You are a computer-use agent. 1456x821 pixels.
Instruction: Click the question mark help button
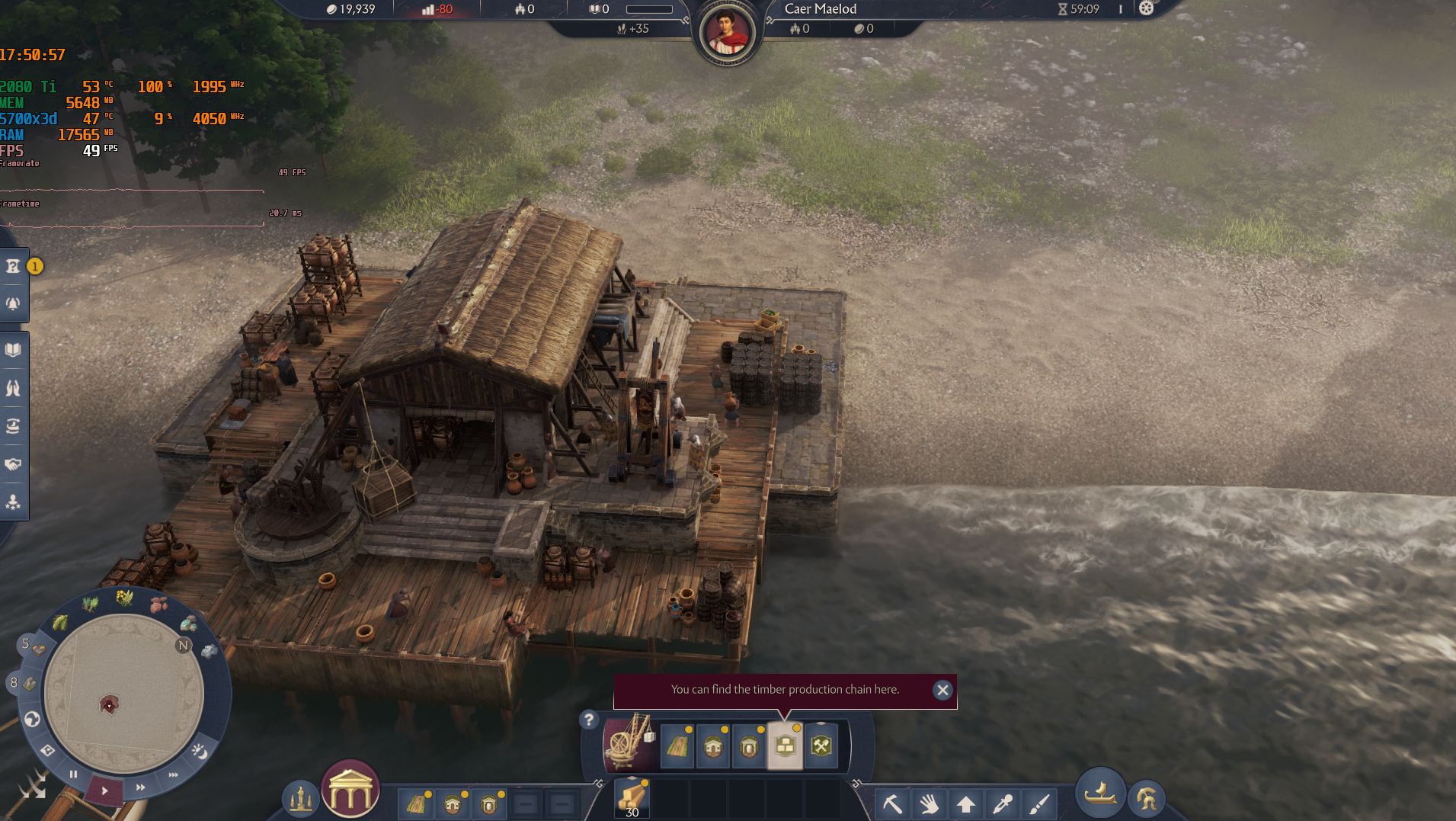588,719
